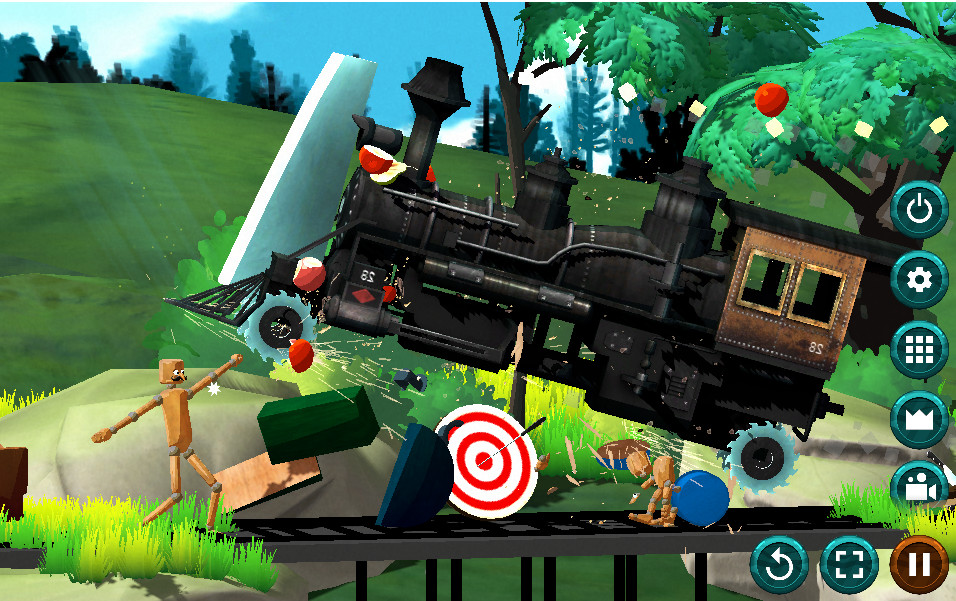
Task: Toggle the fullscreen frame button
Action: coord(849,565)
